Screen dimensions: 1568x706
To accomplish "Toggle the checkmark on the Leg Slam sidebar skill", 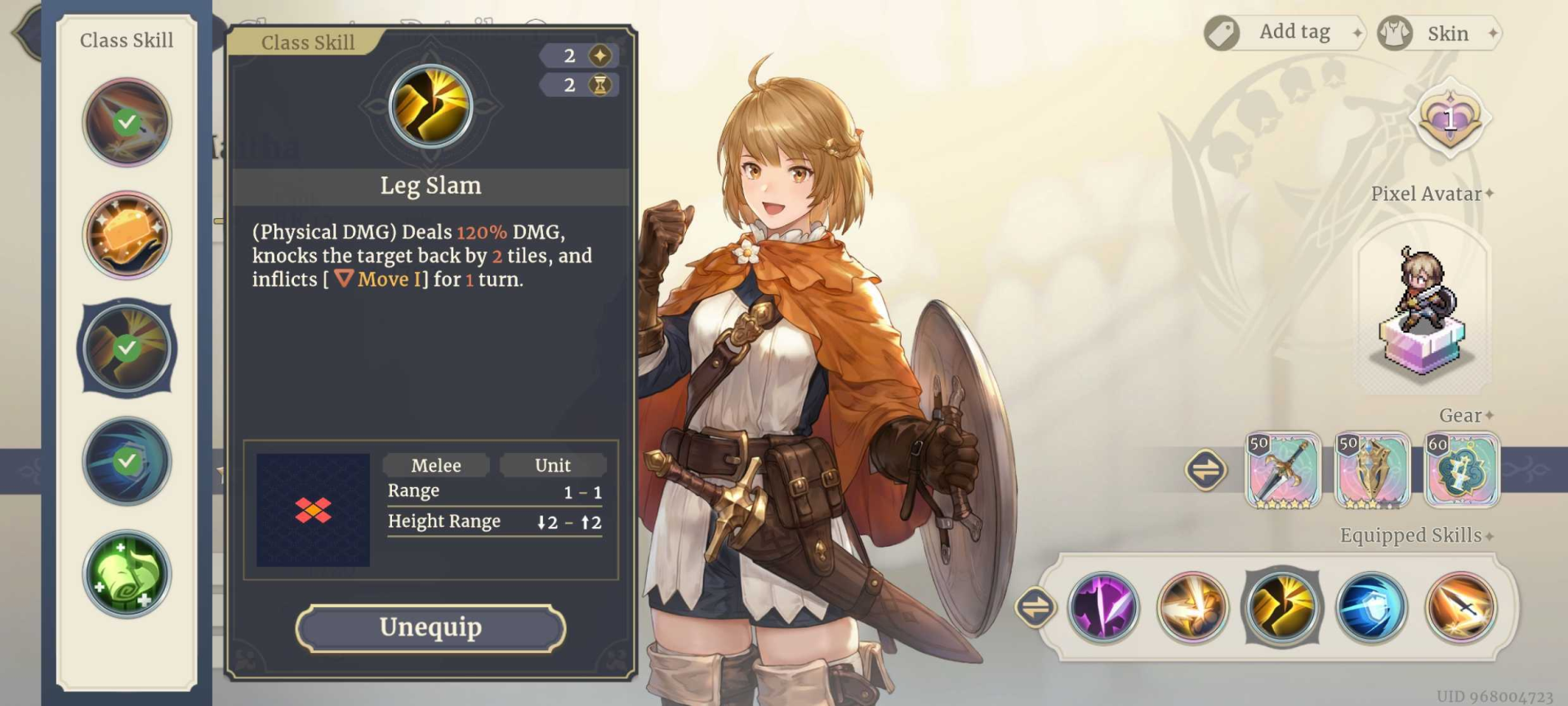I will pyautogui.click(x=127, y=348).
